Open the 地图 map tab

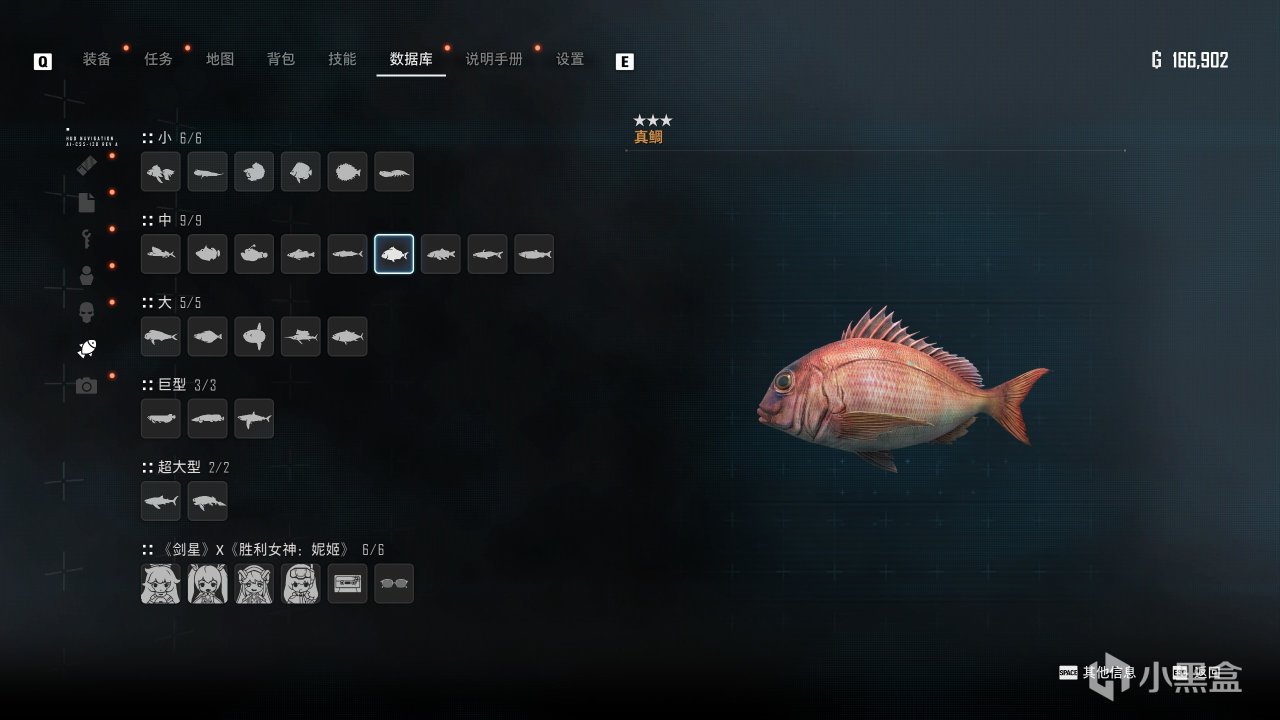[x=220, y=59]
